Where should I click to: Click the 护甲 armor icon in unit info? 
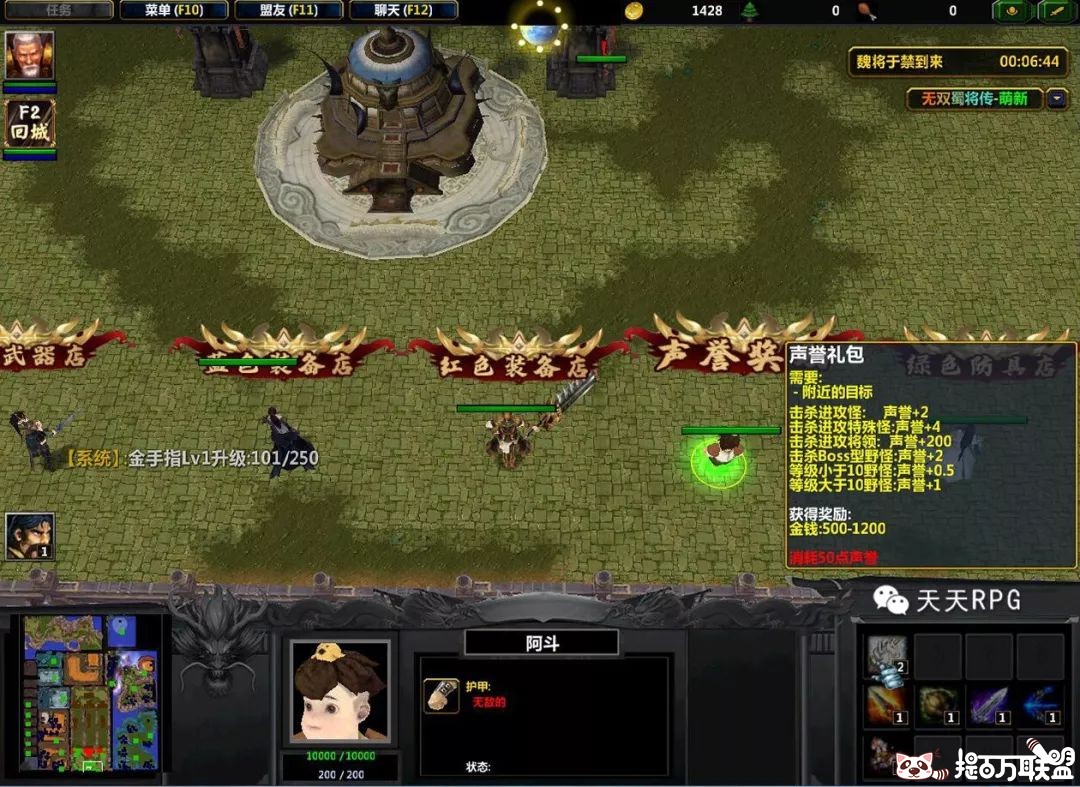[x=442, y=694]
